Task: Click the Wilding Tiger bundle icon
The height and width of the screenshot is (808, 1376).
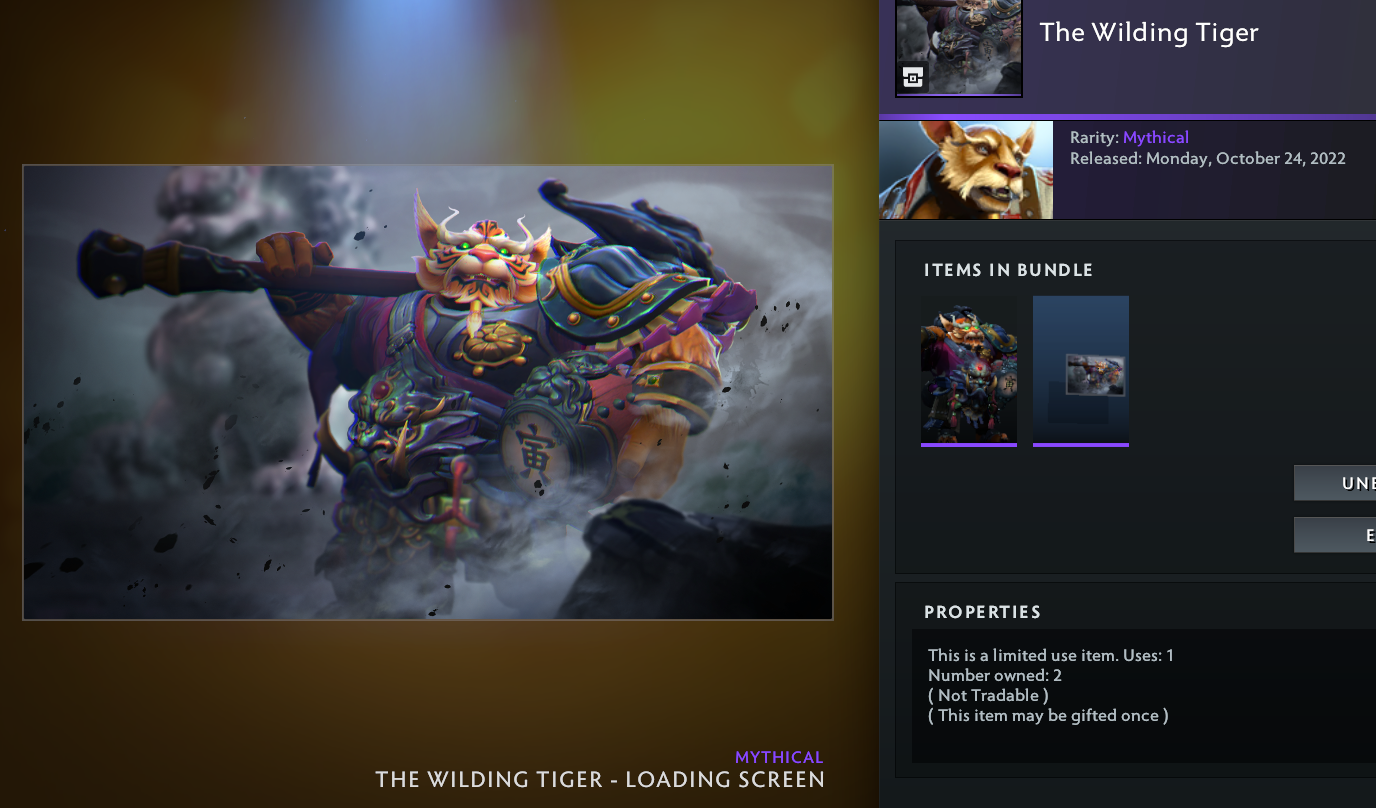Action: (958, 47)
